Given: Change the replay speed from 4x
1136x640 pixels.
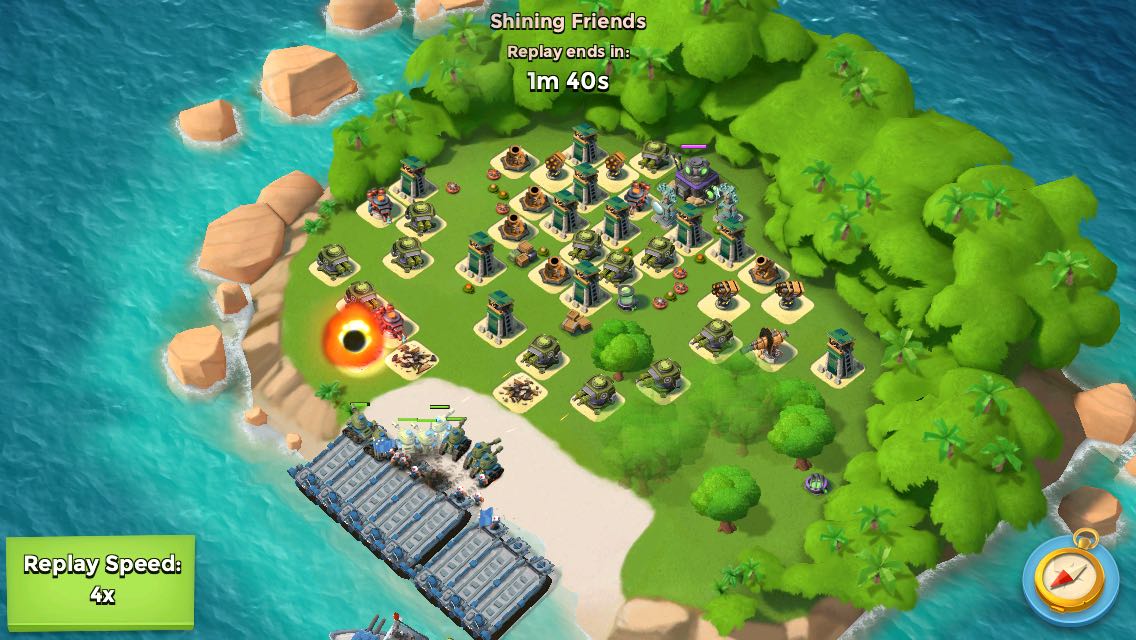Looking at the screenshot, I should coord(100,579).
